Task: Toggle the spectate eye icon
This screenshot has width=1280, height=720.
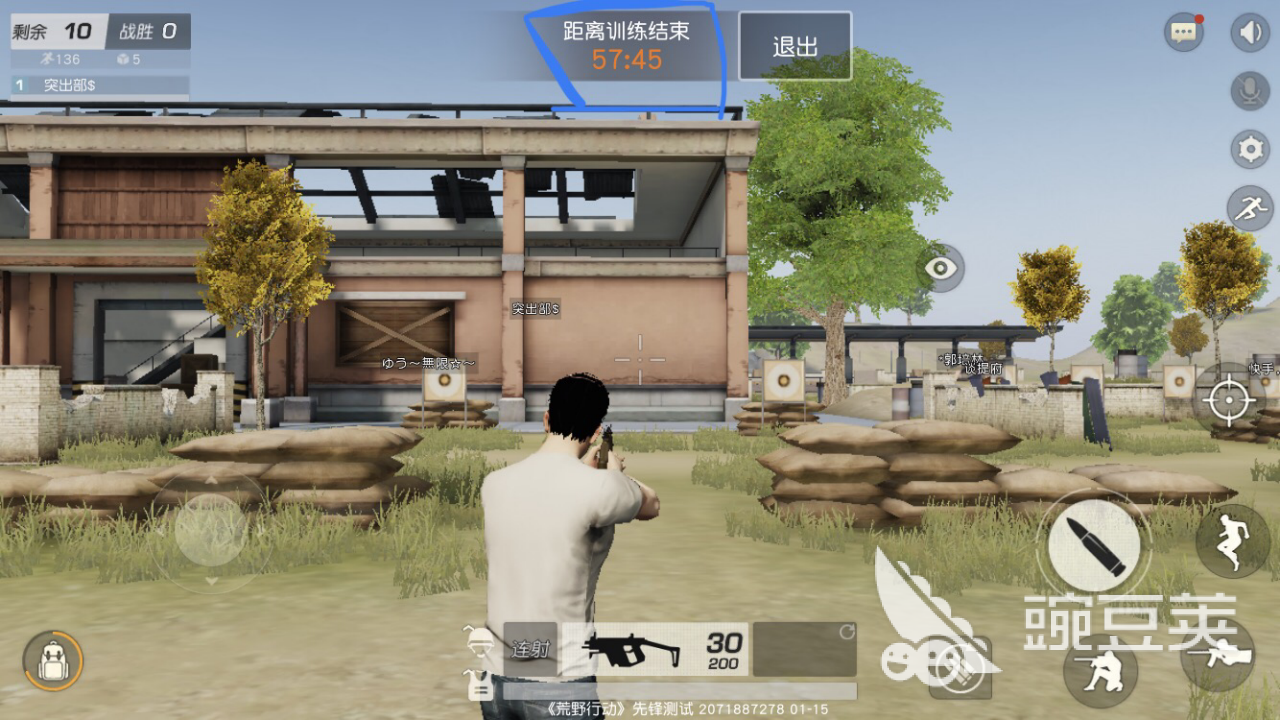Action: (x=940, y=267)
